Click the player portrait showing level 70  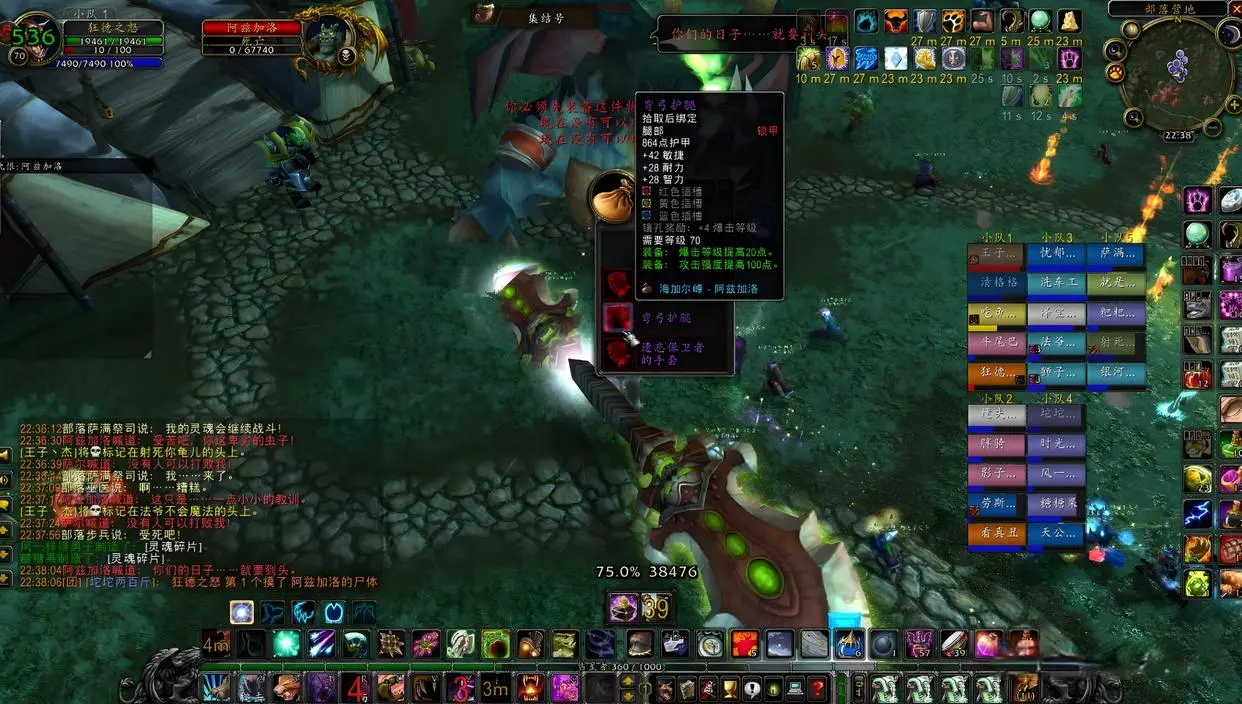point(37,38)
